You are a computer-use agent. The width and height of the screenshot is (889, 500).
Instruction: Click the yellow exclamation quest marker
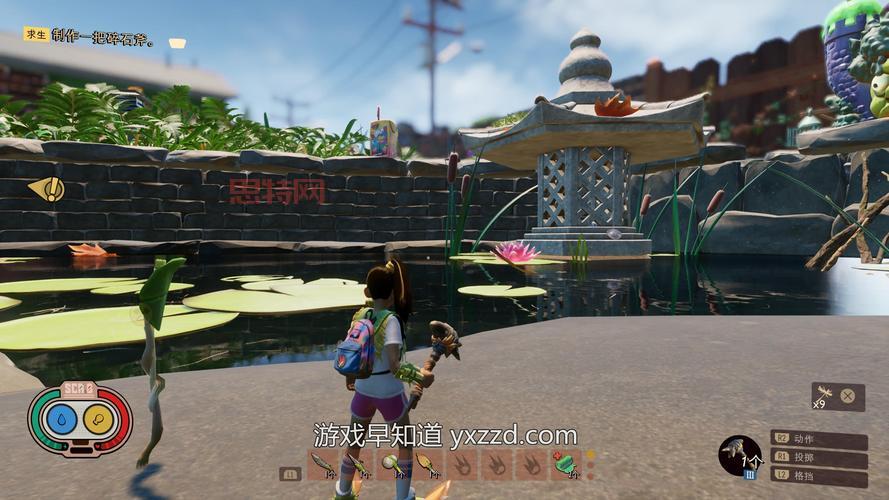[47, 188]
